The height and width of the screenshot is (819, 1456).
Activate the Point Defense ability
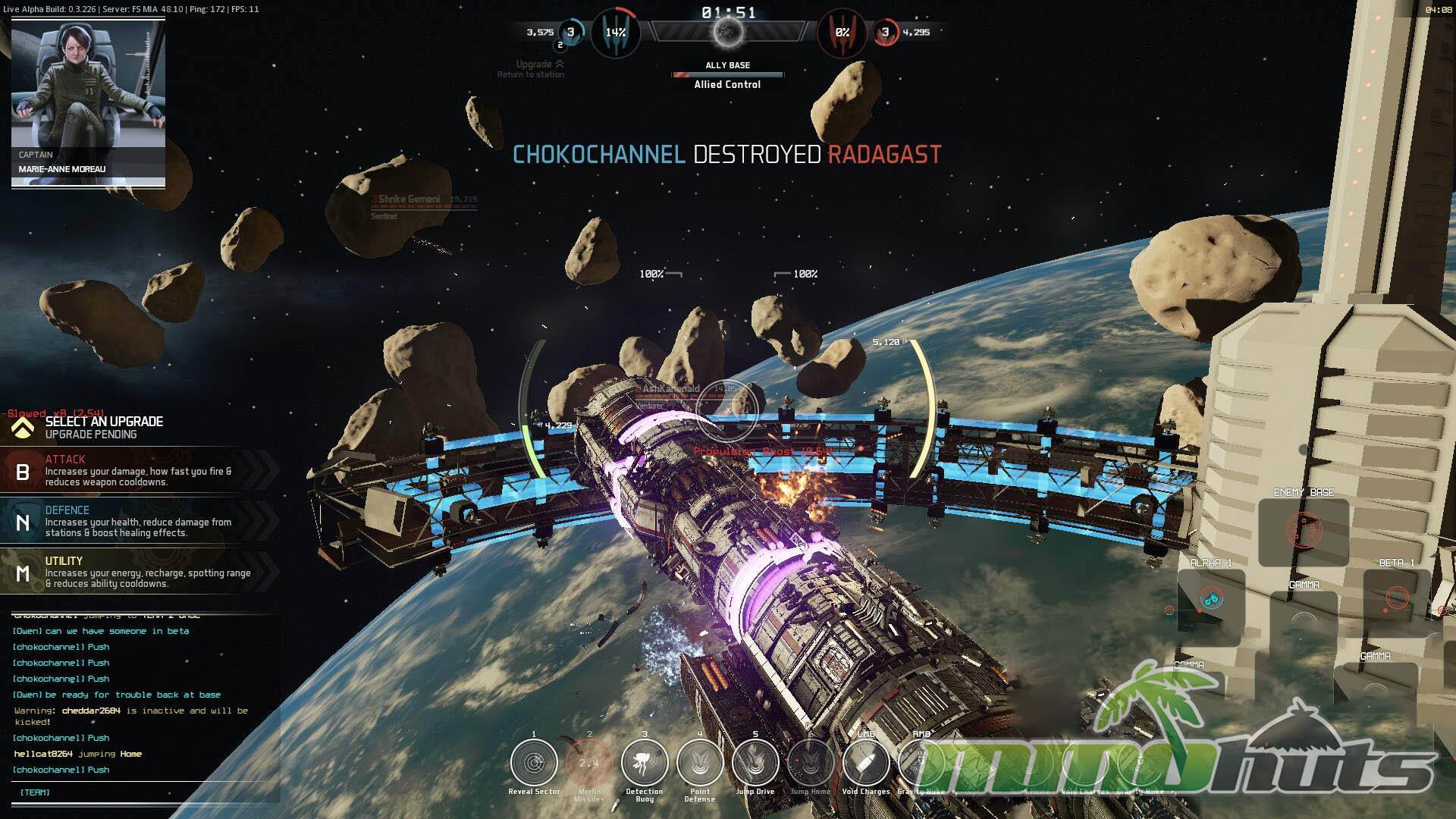(700, 763)
